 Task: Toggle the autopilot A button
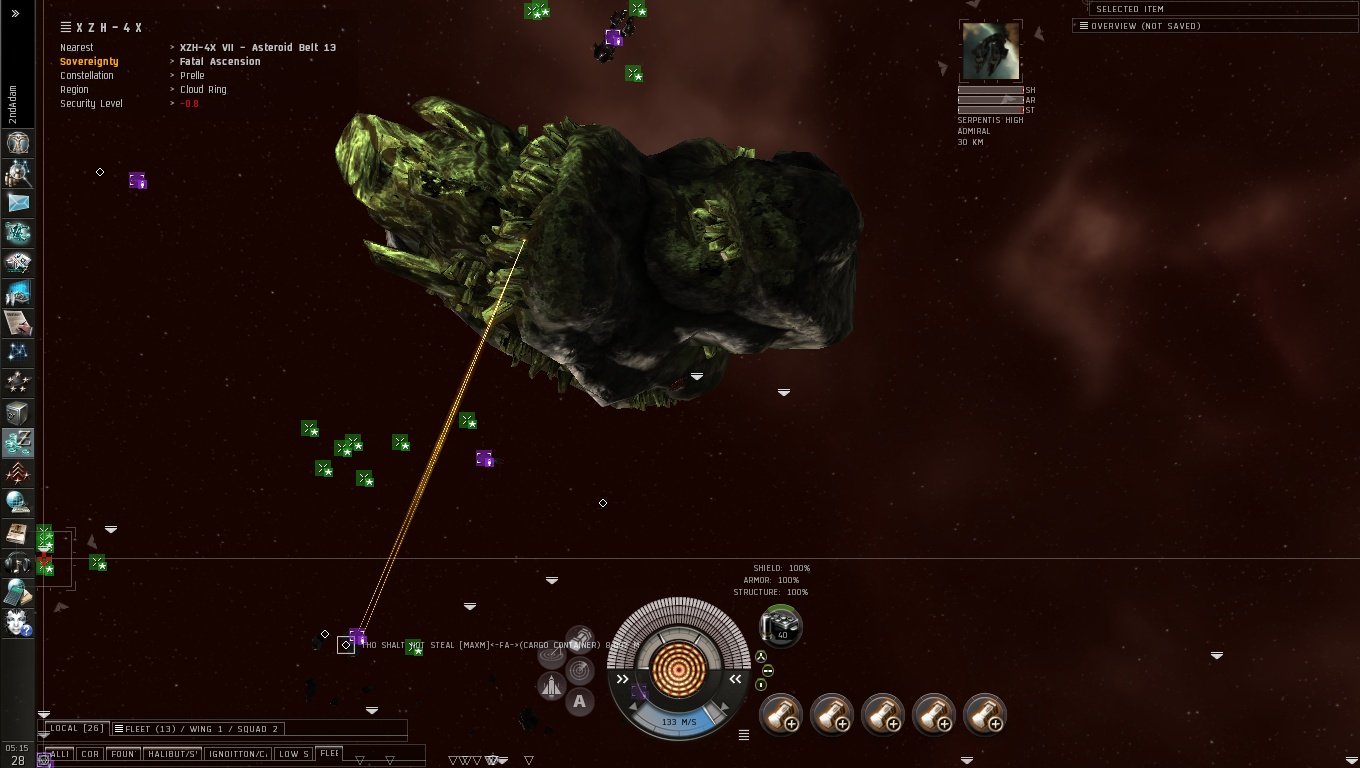coord(579,702)
